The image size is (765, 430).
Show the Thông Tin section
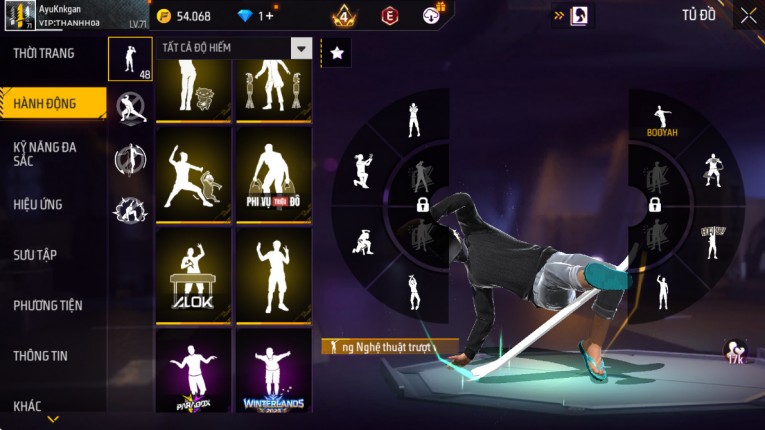click(40, 356)
